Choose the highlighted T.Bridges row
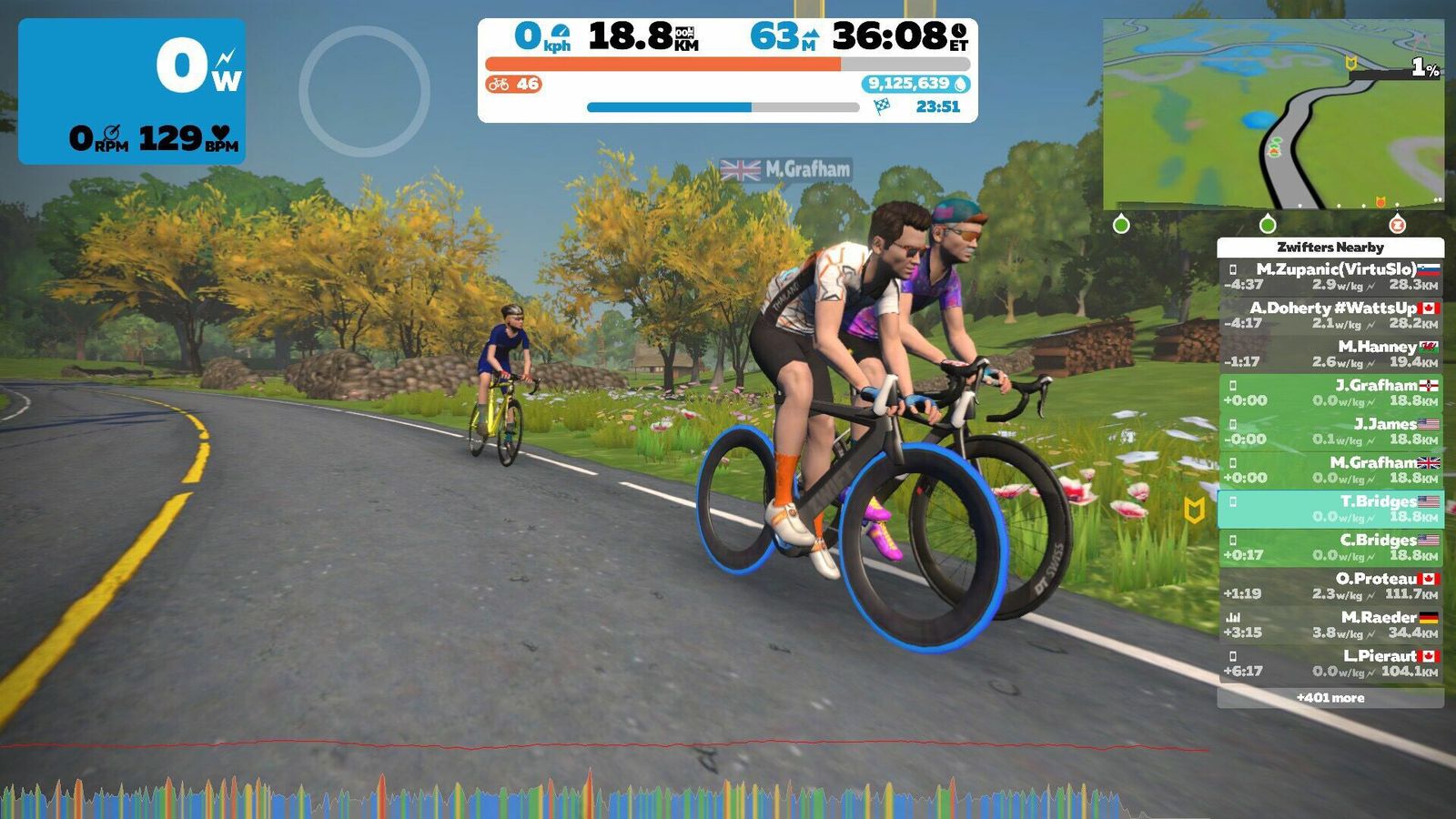1456x819 pixels. (1330, 509)
